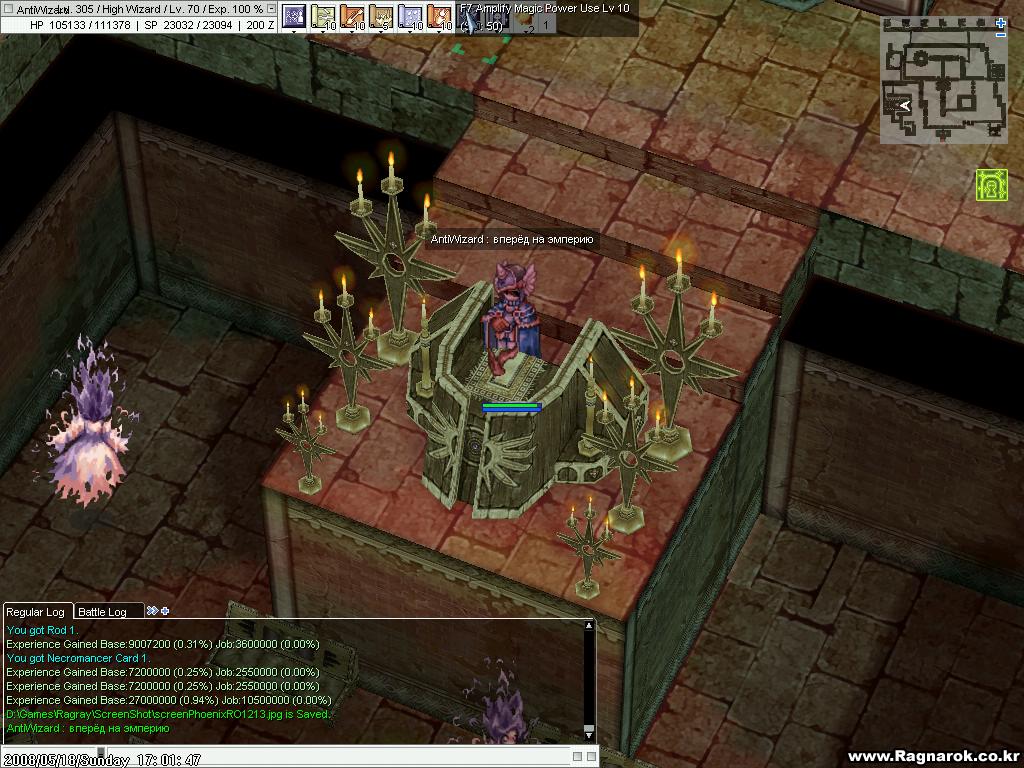Click the chat log double-arrow button

[152, 611]
